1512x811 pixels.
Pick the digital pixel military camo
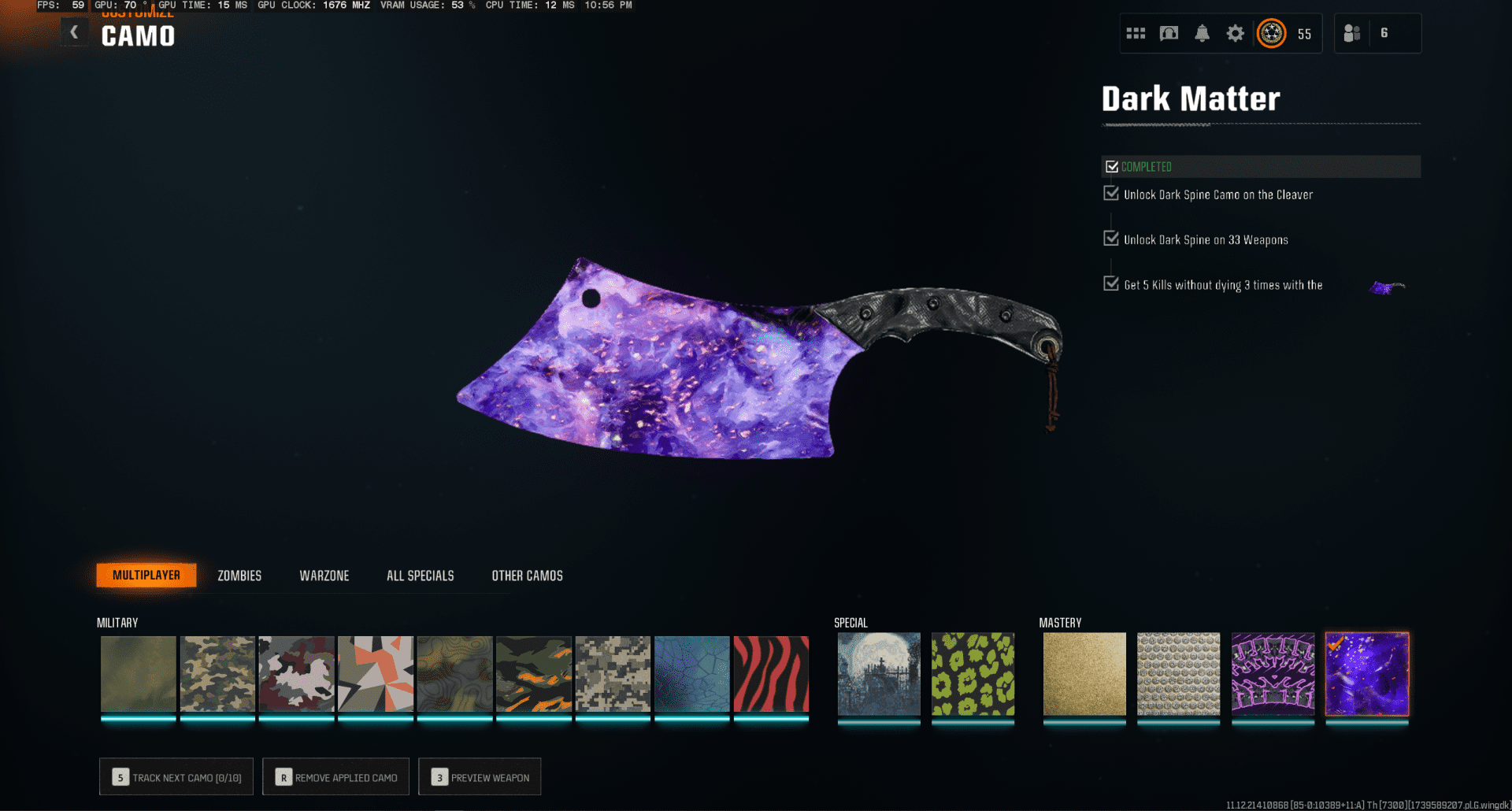click(613, 674)
